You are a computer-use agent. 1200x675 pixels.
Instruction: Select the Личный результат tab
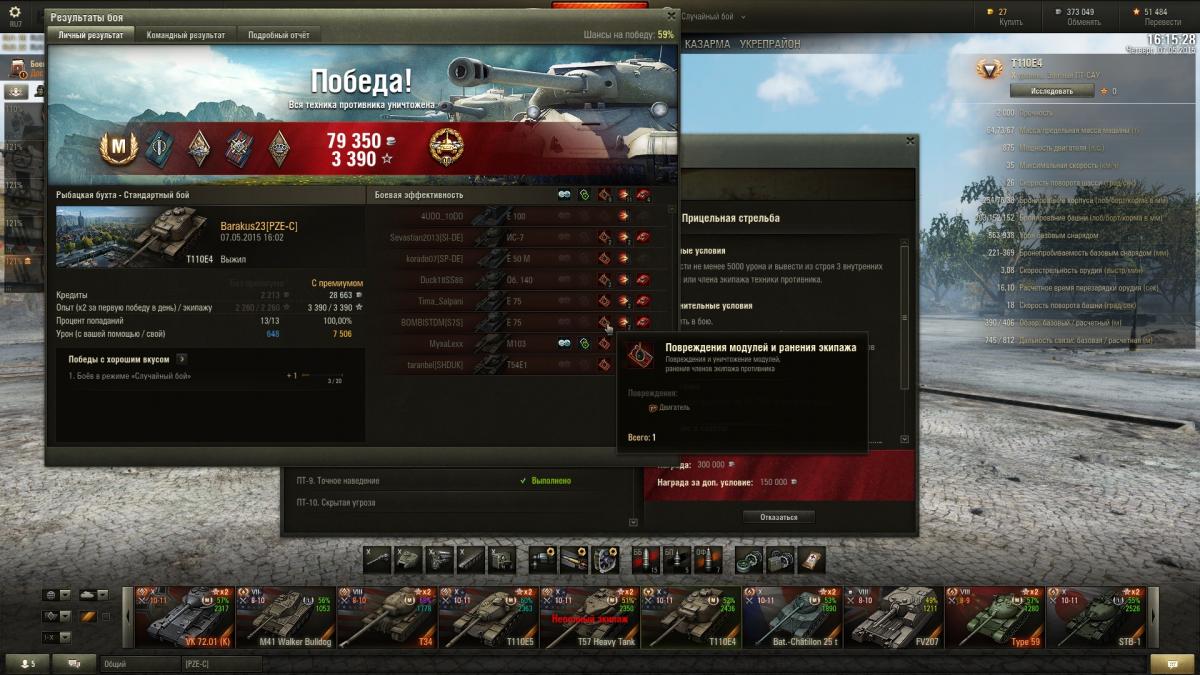pos(90,35)
